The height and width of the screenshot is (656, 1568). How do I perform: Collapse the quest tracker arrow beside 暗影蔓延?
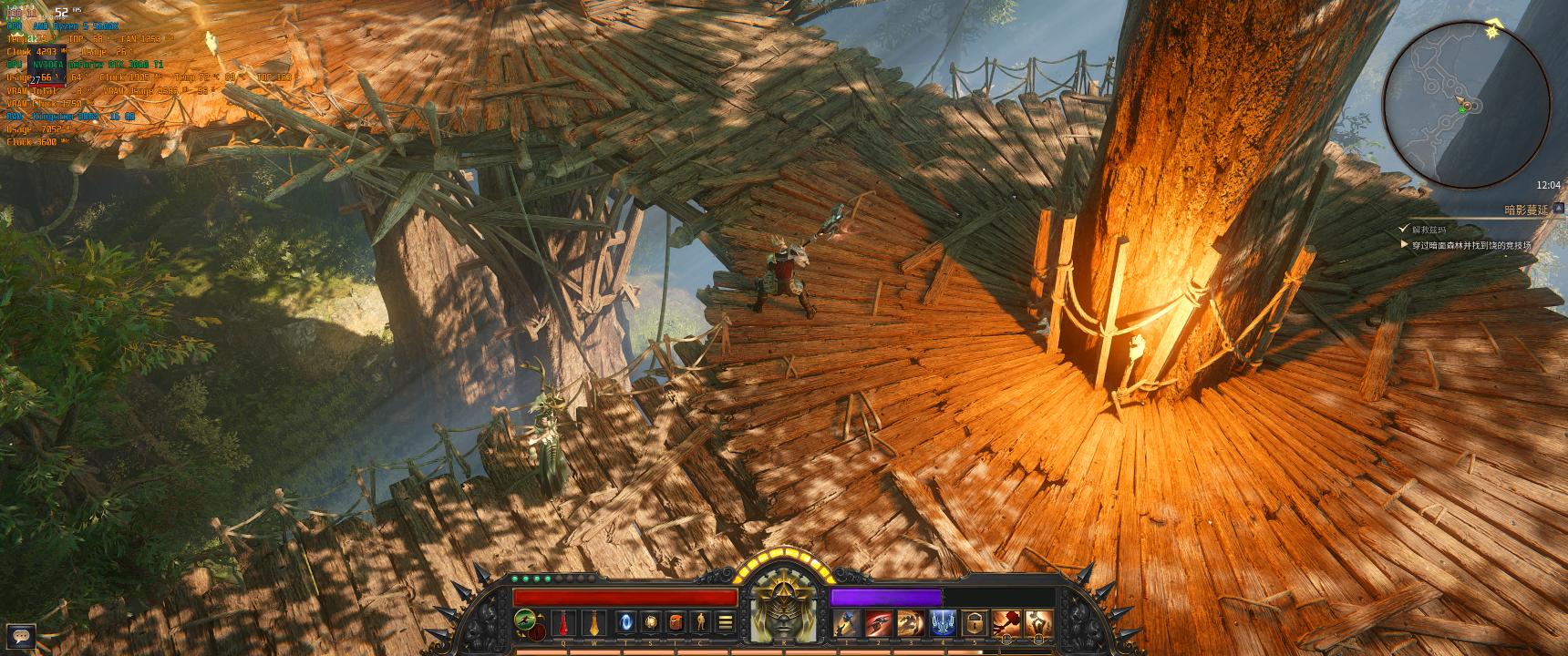(x=1559, y=209)
